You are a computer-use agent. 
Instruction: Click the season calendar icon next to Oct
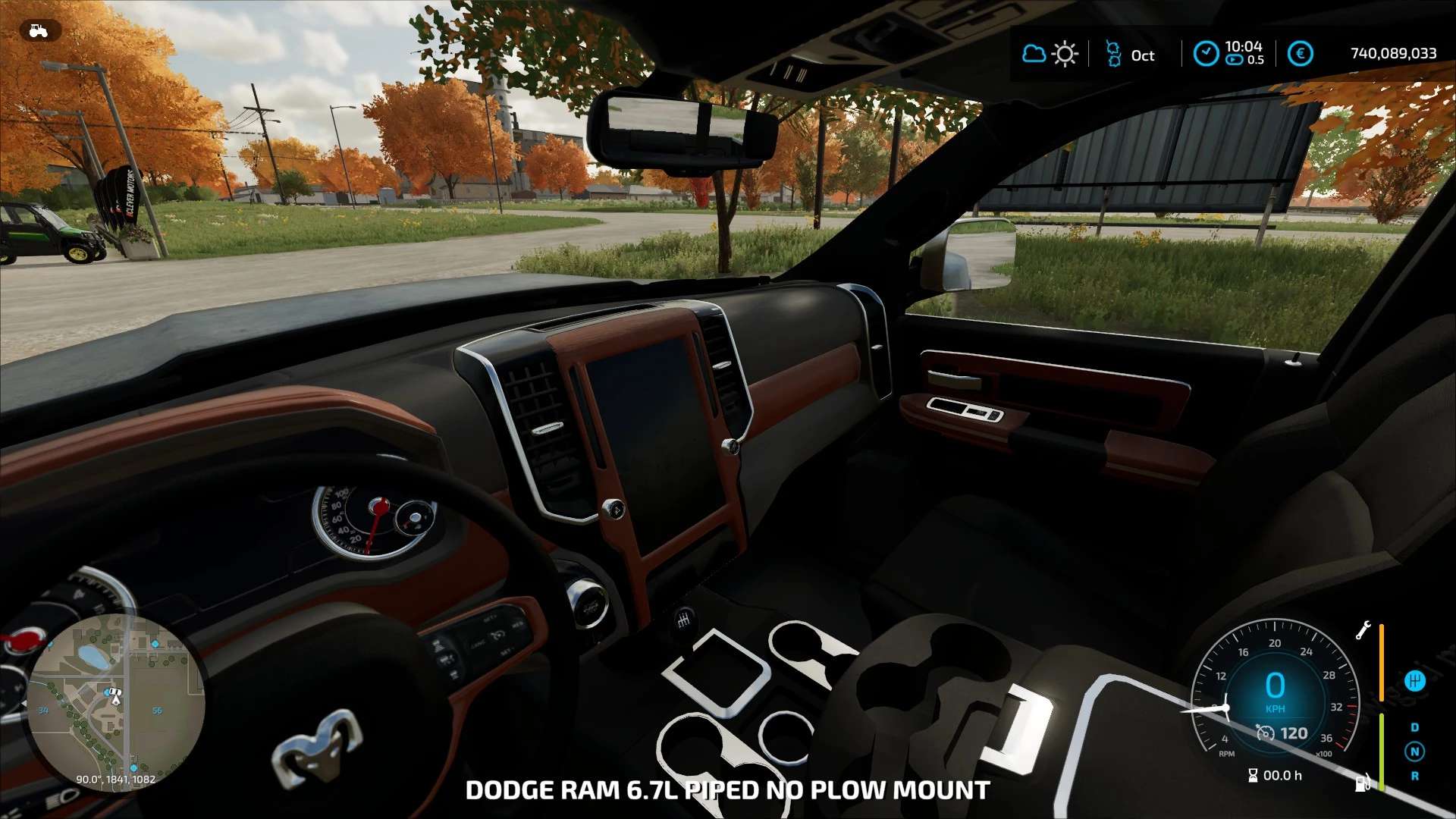[x=1113, y=54]
